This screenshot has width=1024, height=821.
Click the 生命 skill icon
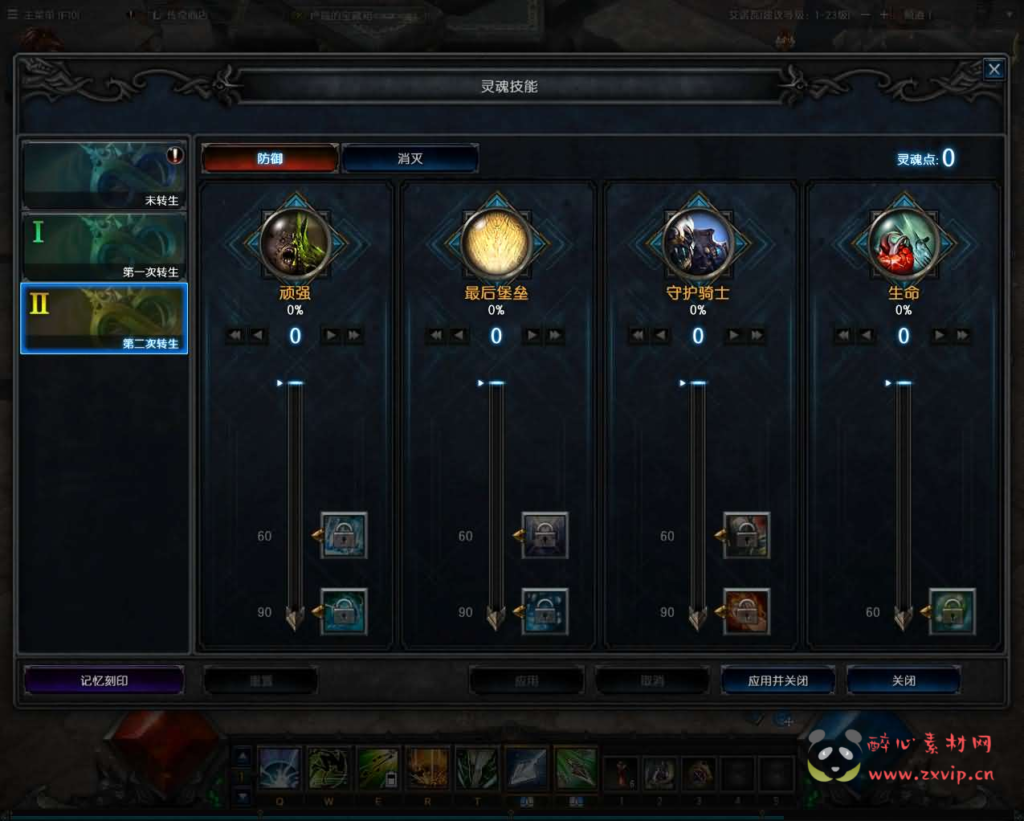pos(903,243)
